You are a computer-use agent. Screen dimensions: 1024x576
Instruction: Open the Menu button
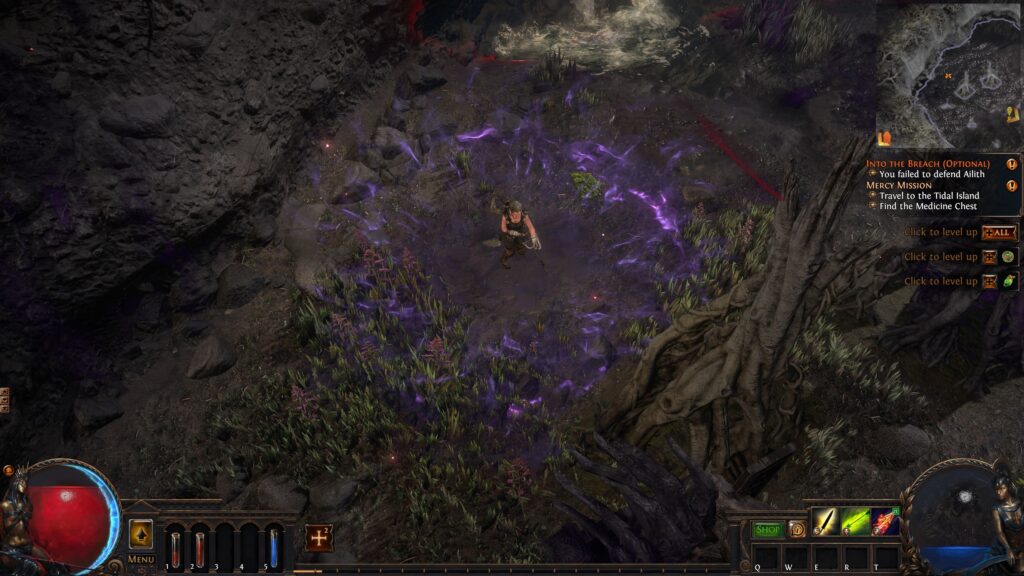pos(141,559)
